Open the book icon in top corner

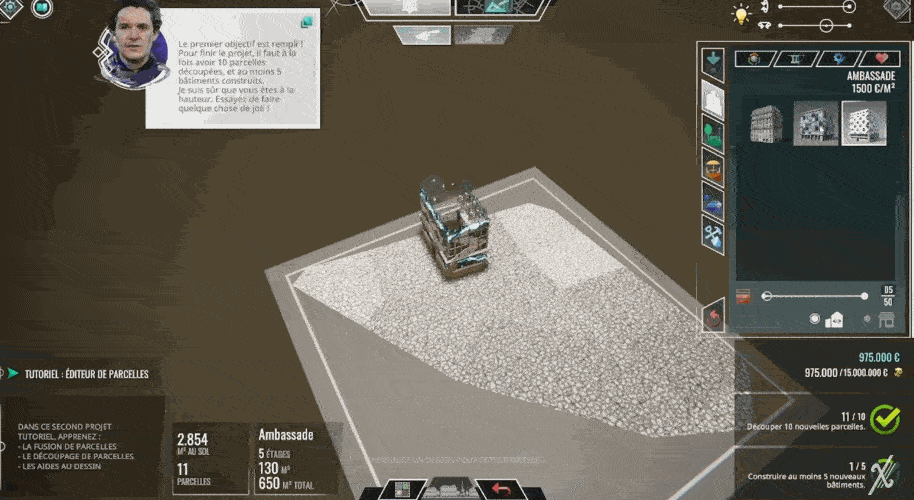42,7
